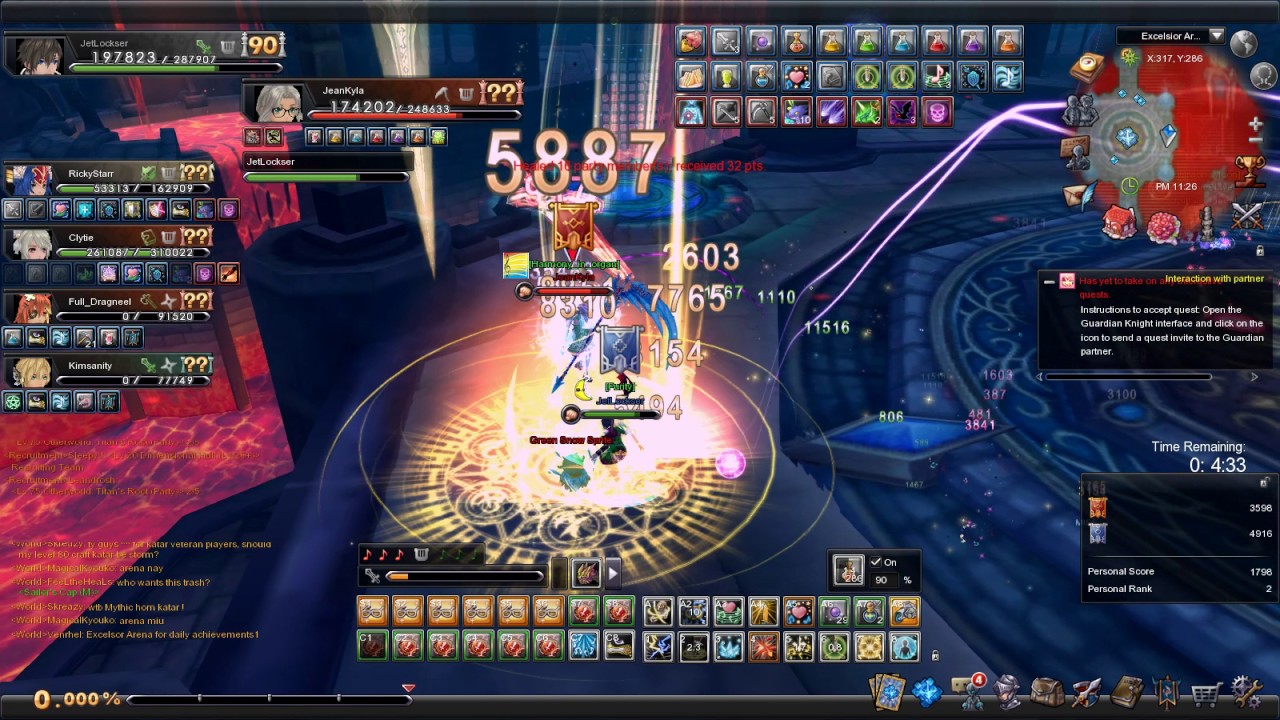Toggle the auto-potion On checkbox

coord(876,562)
